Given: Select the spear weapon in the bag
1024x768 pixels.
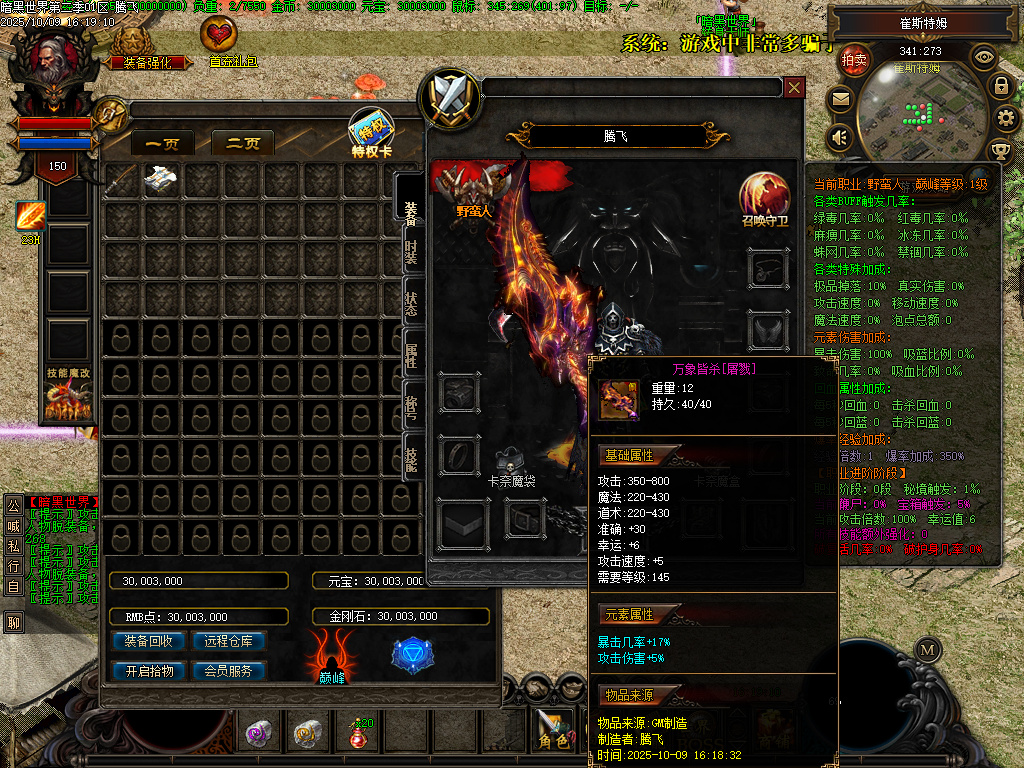Looking at the screenshot, I should click(122, 180).
